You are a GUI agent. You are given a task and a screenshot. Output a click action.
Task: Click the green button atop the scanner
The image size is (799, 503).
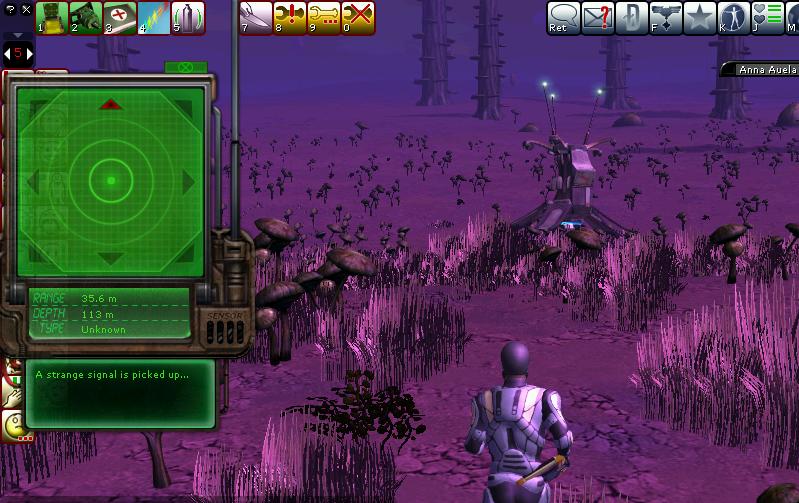click(x=184, y=68)
